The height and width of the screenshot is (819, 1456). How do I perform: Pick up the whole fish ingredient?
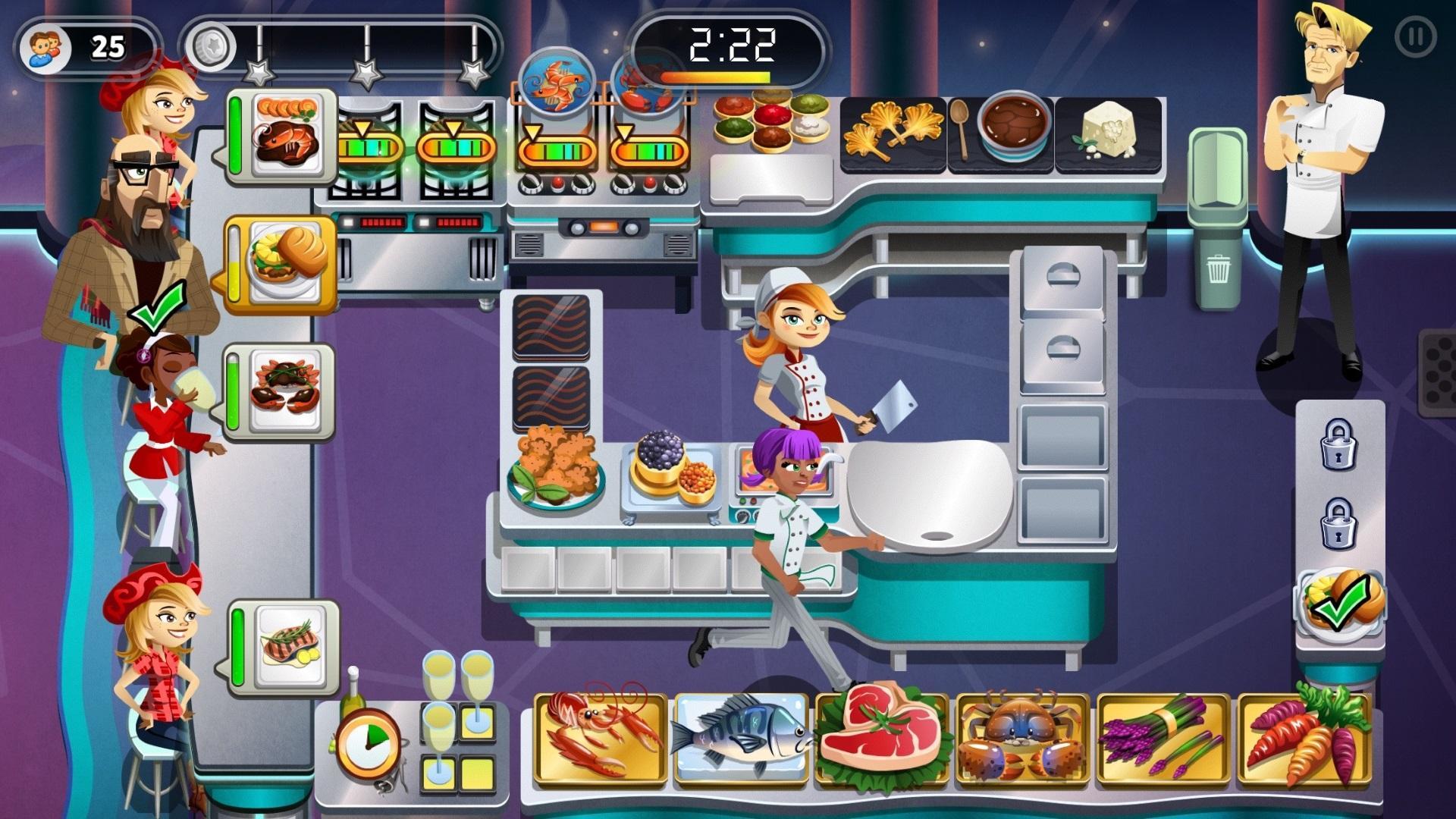(739, 739)
